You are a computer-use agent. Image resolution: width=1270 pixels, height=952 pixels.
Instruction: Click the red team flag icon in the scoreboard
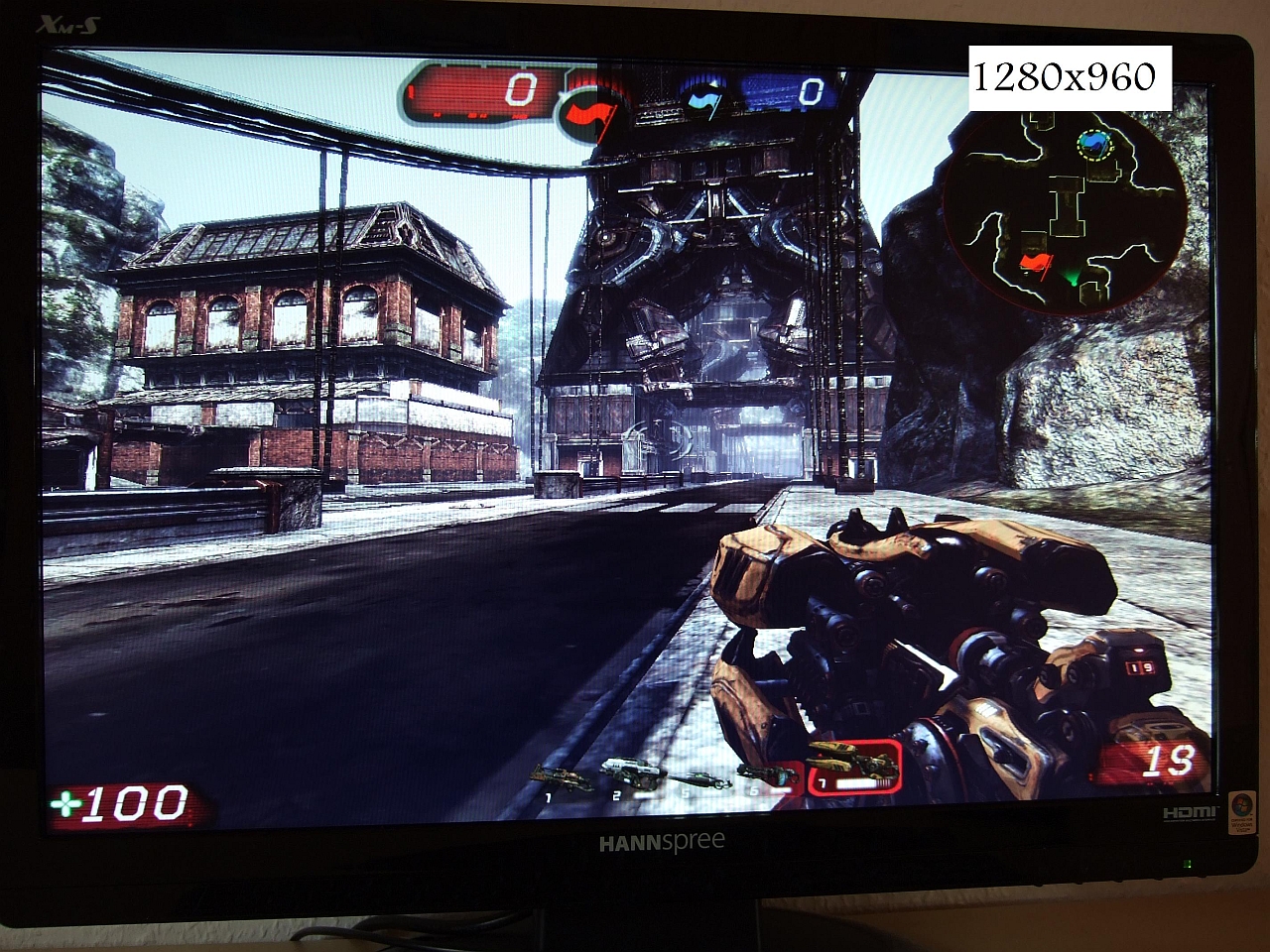[x=590, y=101]
